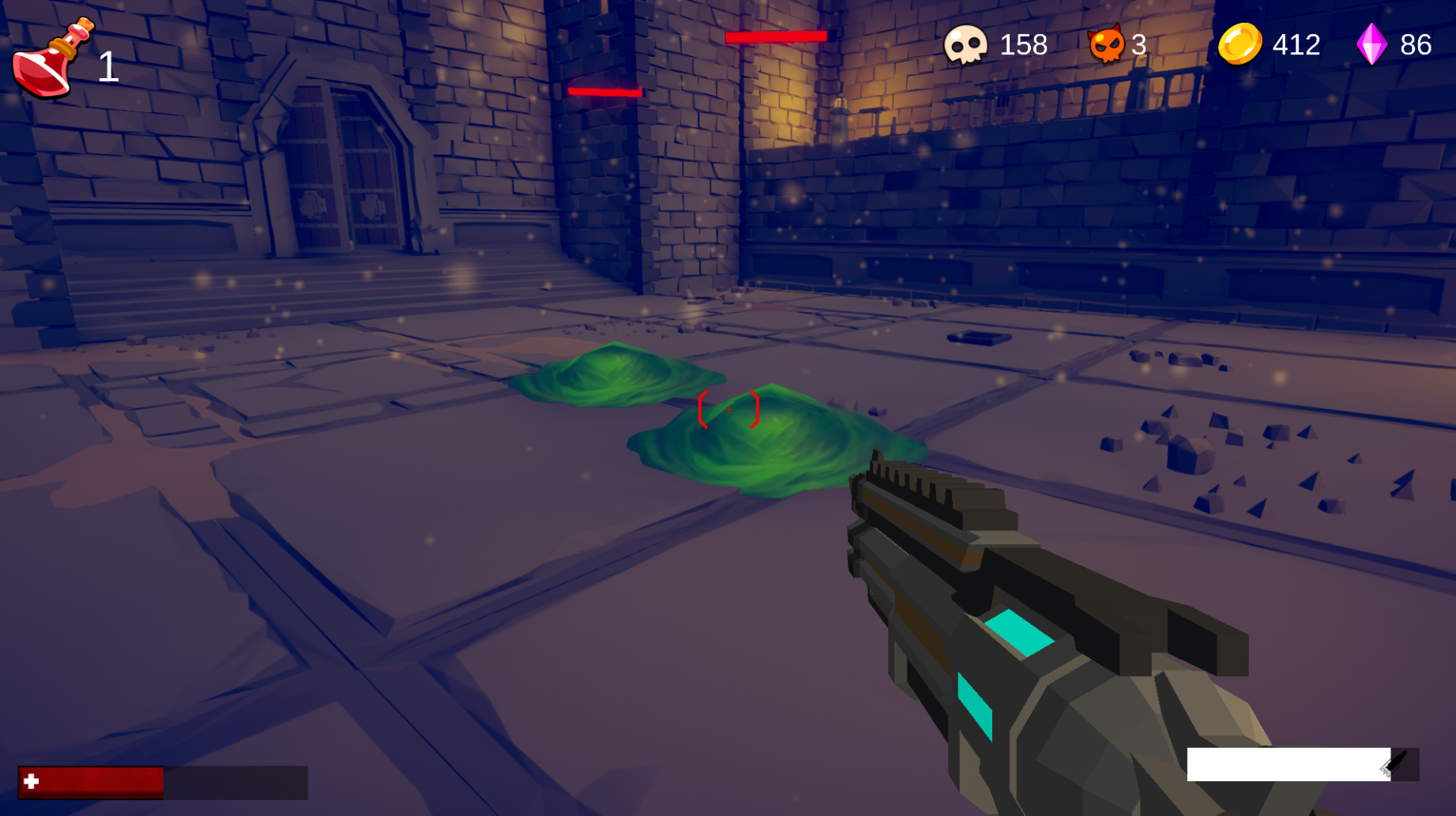Toggle the right slime's health bar
Image resolution: width=1456 pixels, height=816 pixels.
click(778, 36)
